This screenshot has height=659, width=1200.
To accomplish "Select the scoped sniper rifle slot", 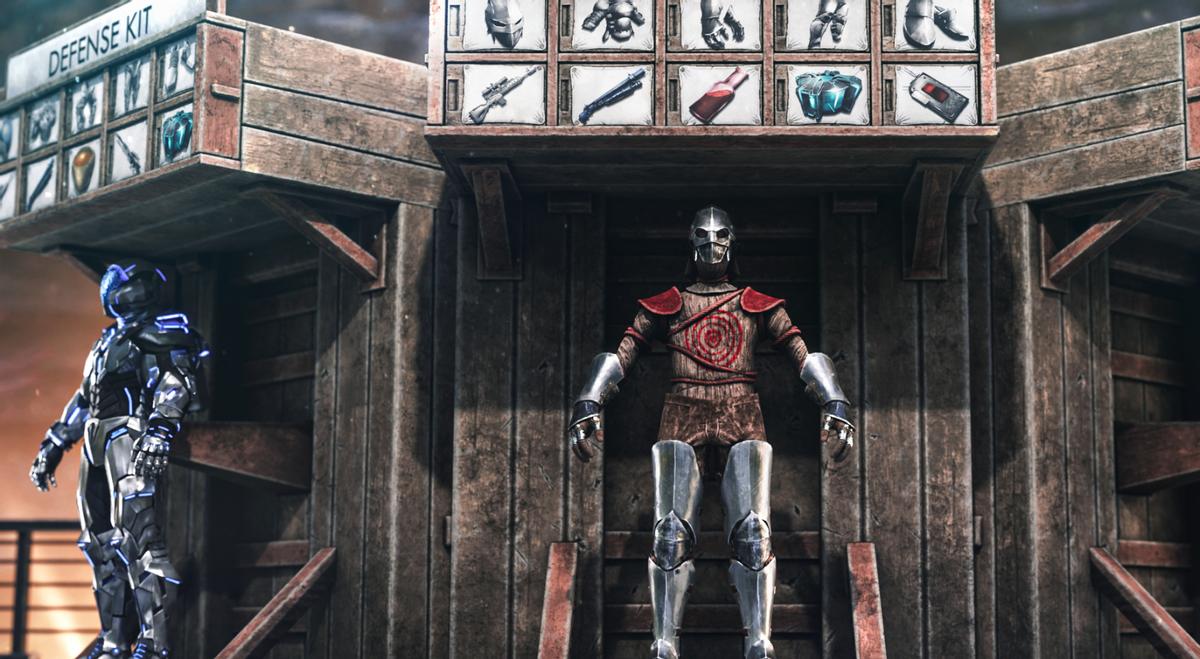I will pyautogui.click(x=503, y=94).
